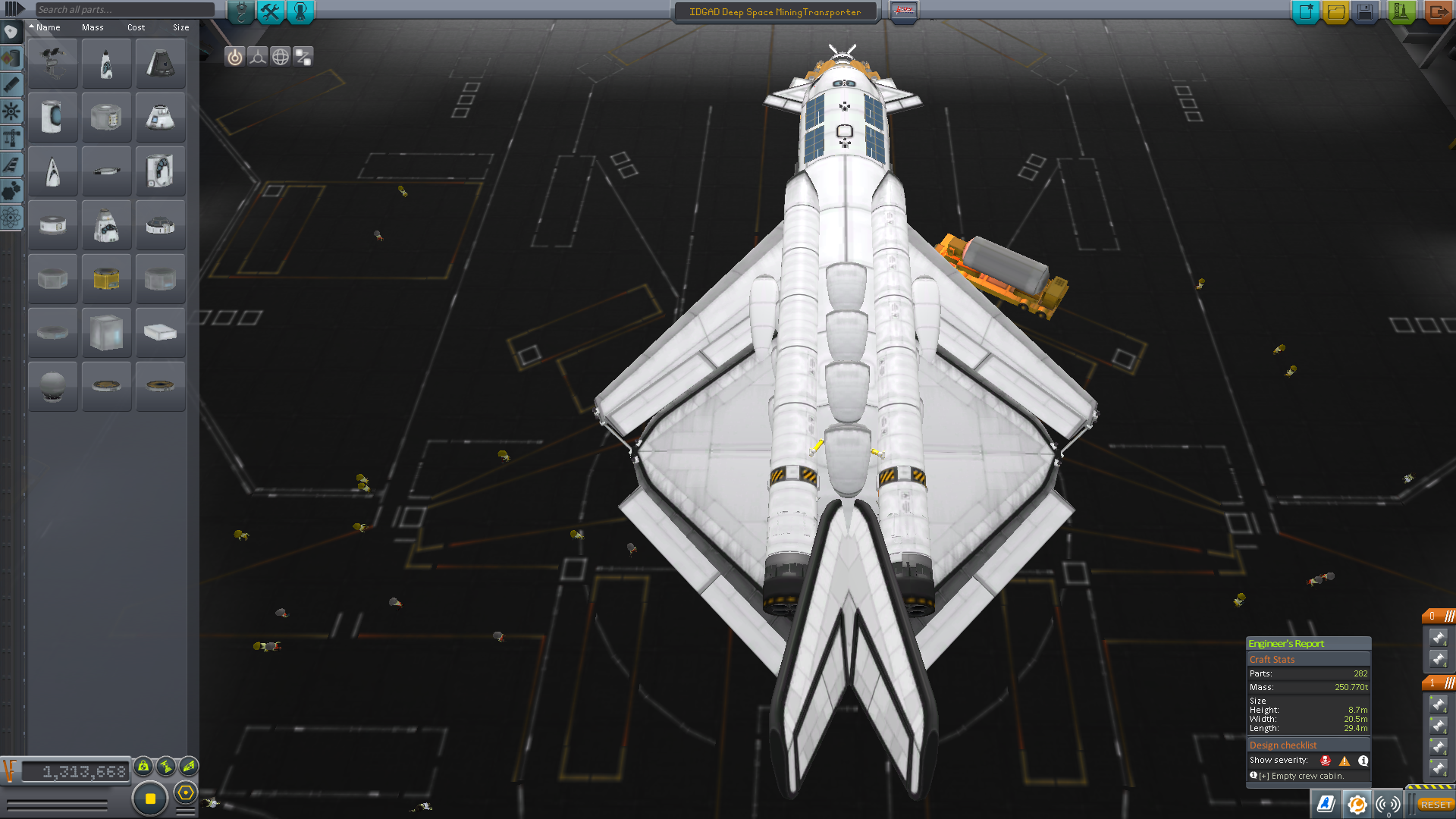Open KSPedia from the bottom-right toolbar
Image resolution: width=1456 pixels, height=819 pixels.
[1325, 805]
